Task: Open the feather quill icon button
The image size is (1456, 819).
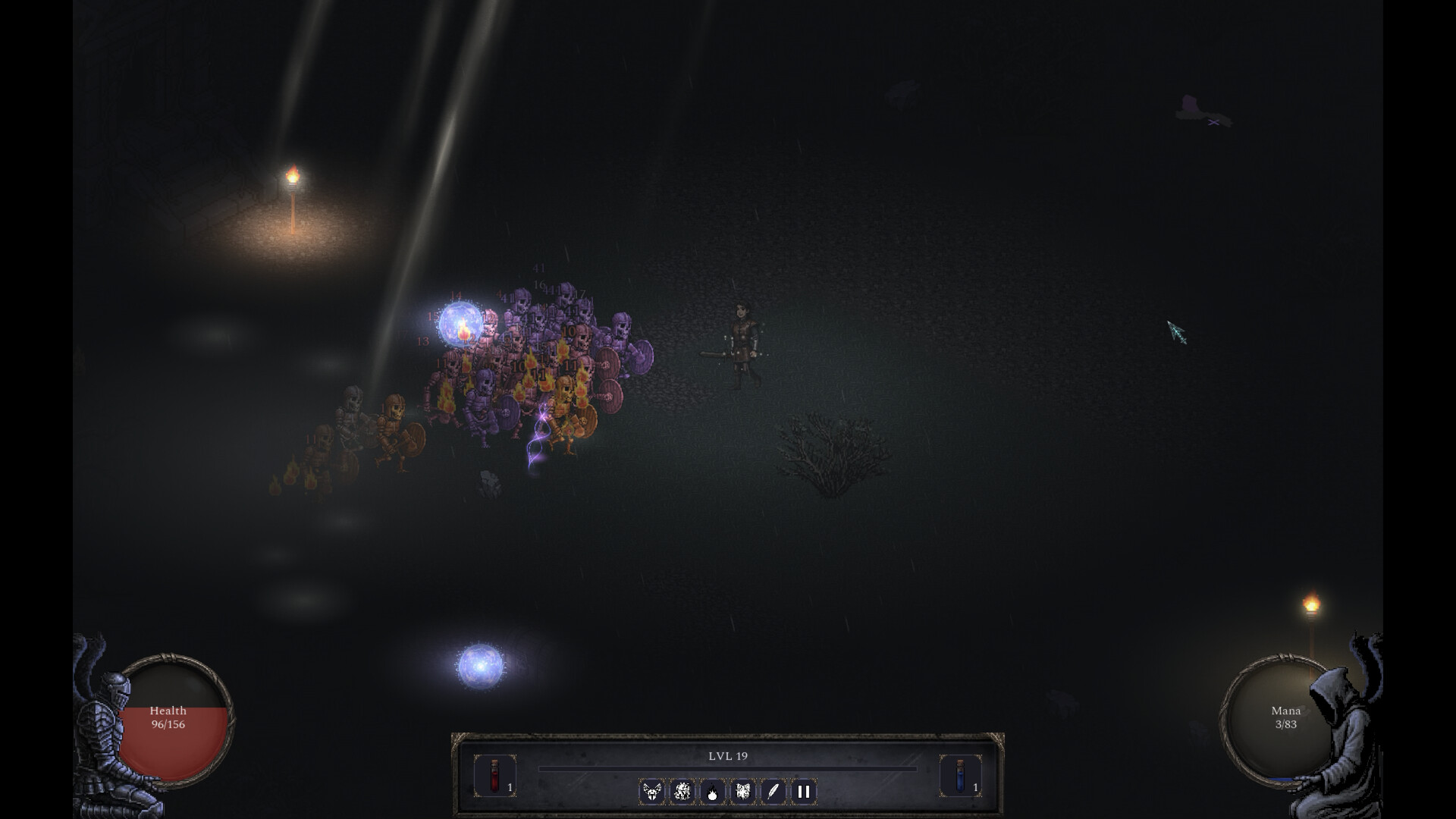Action: click(x=773, y=792)
